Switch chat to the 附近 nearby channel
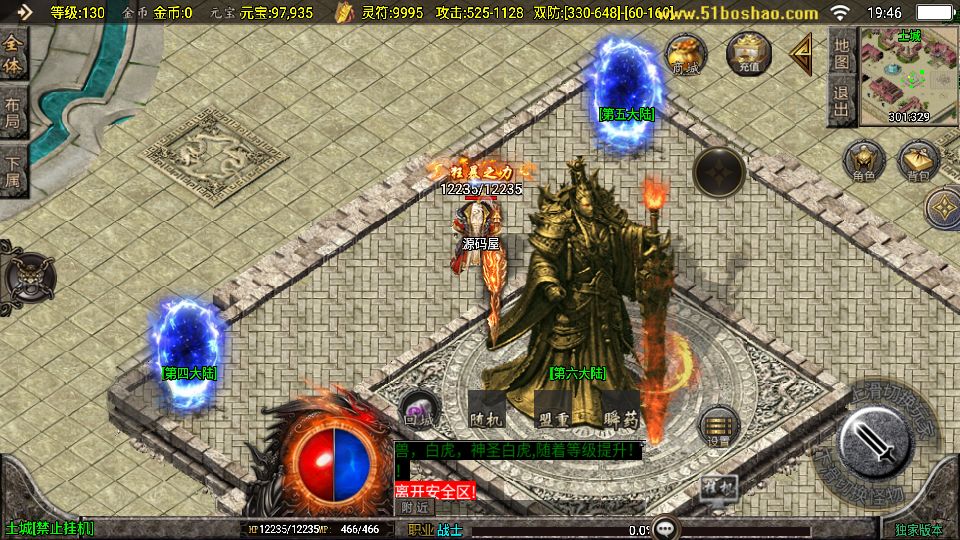Image resolution: width=960 pixels, height=540 pixels. [417, 507]
